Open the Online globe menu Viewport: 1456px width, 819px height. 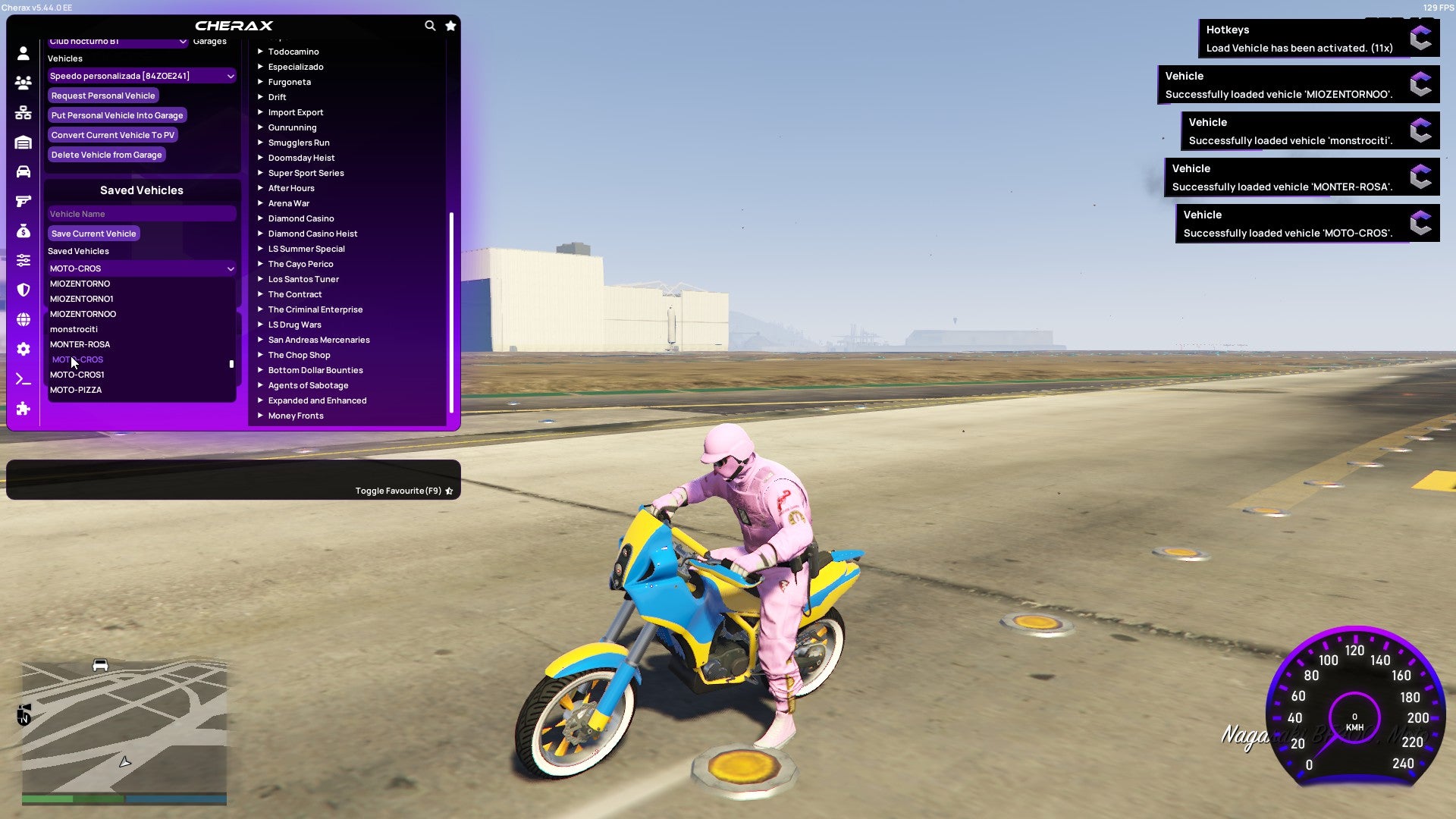click(x=23, y=319)
